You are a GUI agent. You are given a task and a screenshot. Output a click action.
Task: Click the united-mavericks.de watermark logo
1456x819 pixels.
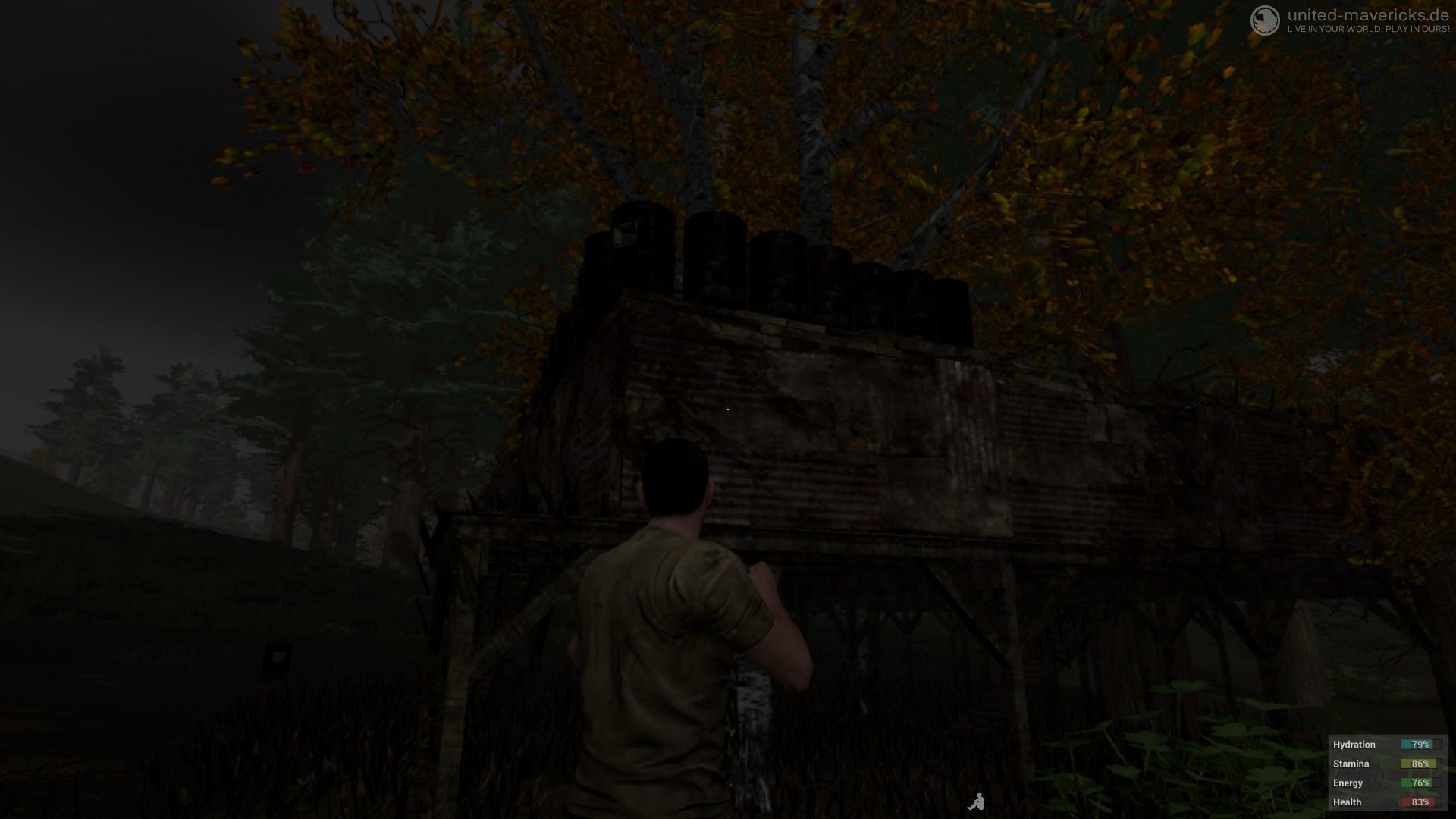[x=1265, y=20]
